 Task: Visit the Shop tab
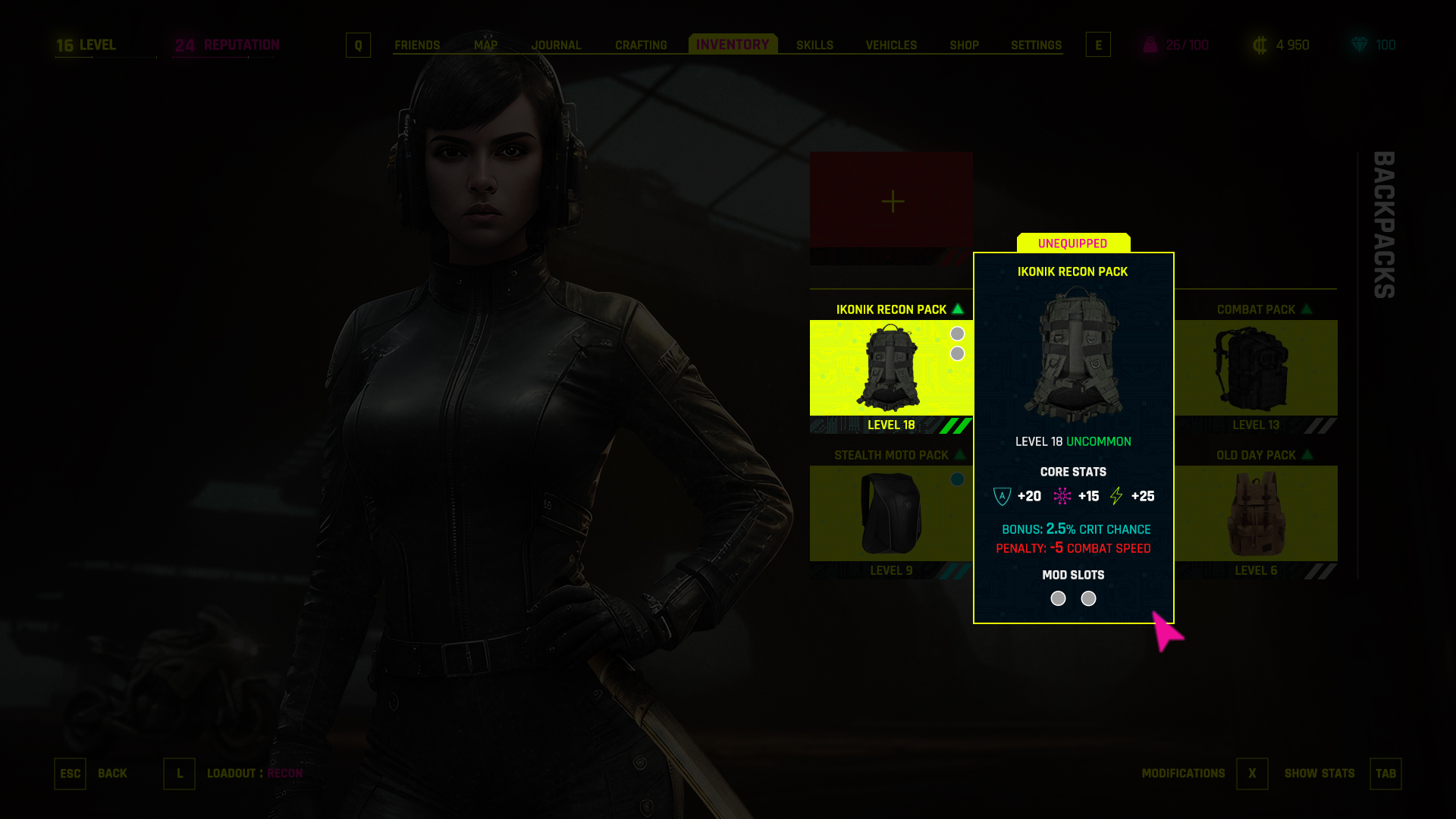964,45
